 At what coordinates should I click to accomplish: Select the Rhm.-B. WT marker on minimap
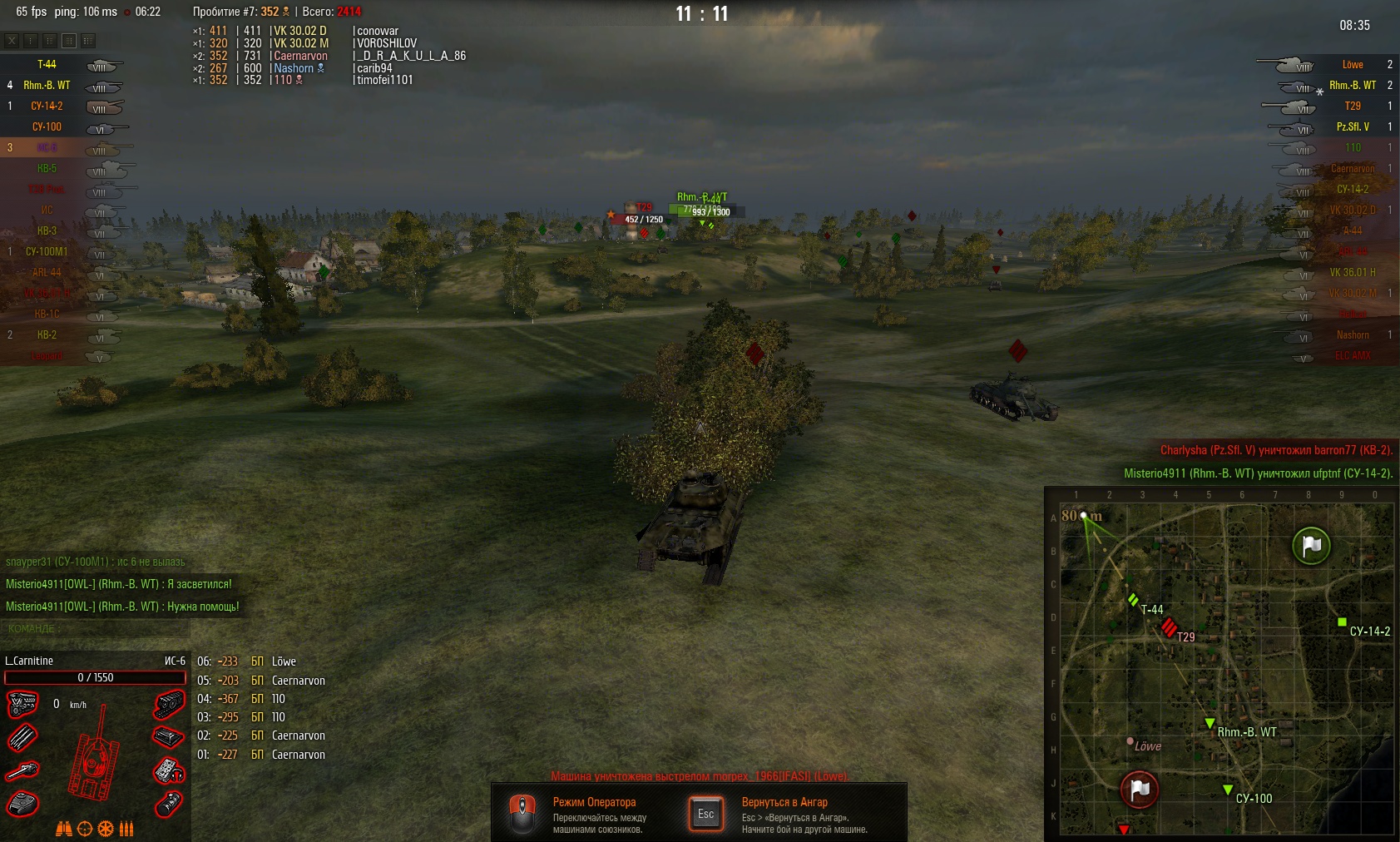point(1210,723)
